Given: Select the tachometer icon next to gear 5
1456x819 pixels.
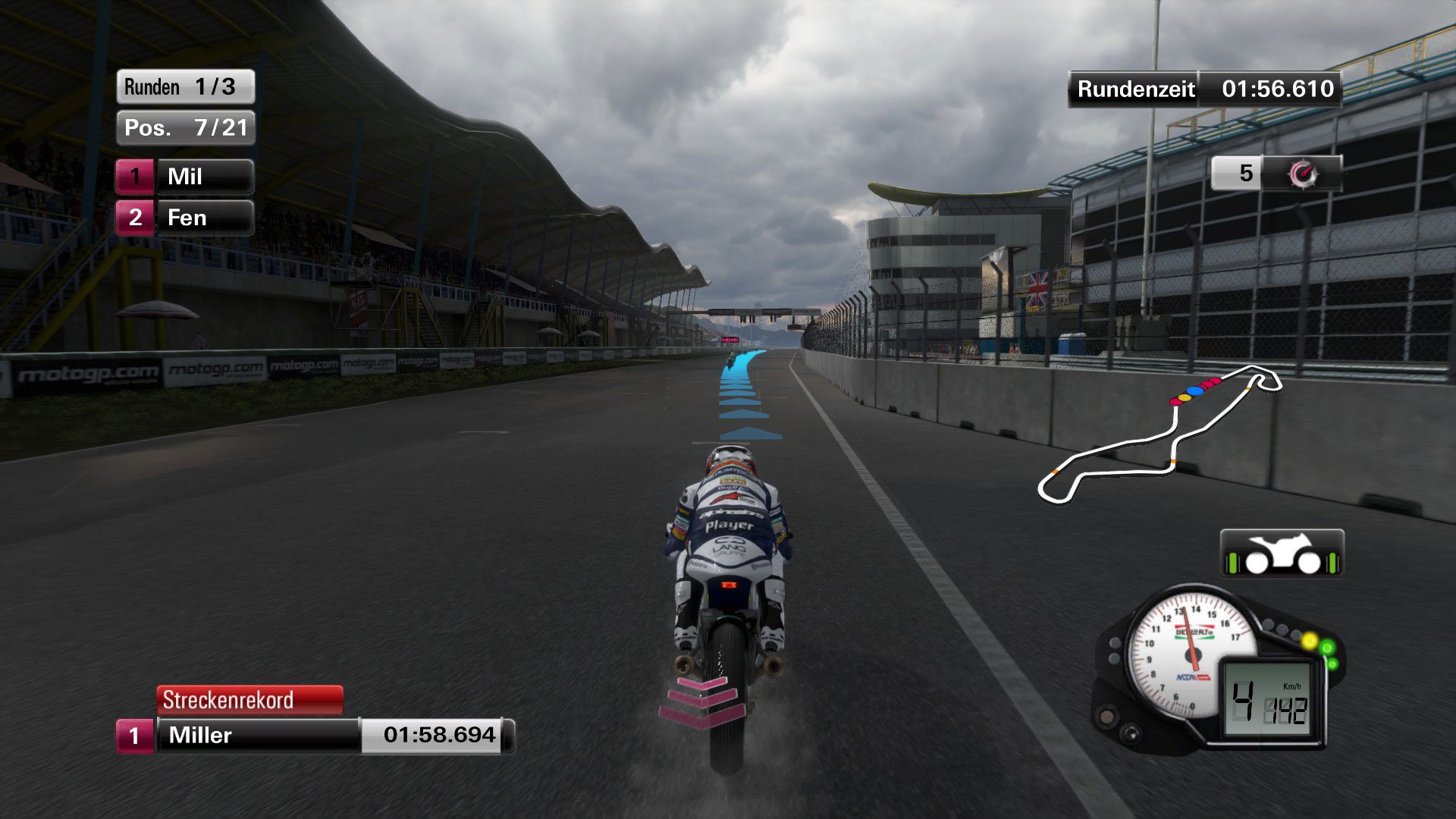Looking at the screenshot, I should pyautogui.click(x=1306, y=174).
